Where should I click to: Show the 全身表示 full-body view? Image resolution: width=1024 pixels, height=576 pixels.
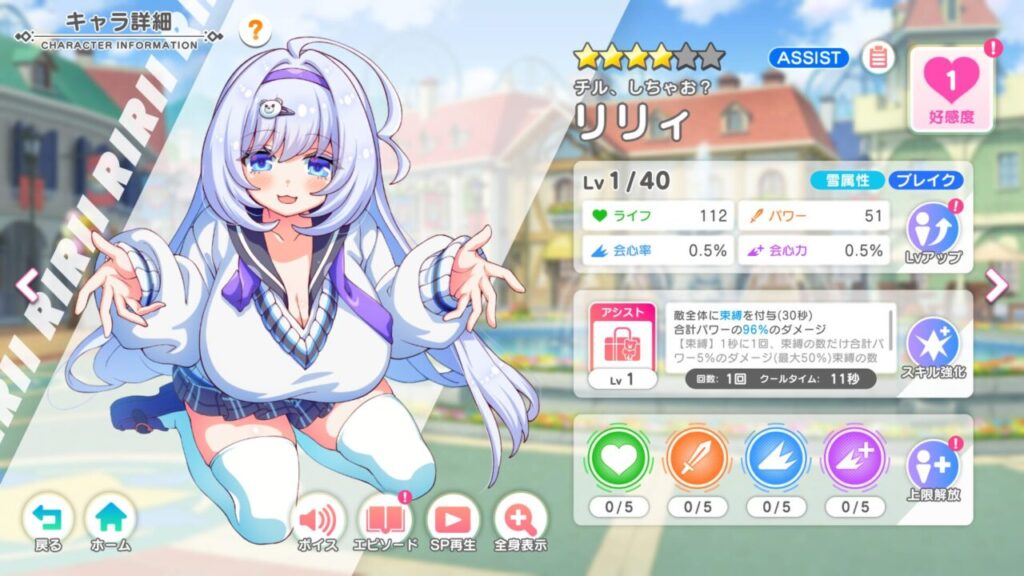pos(520,522)
